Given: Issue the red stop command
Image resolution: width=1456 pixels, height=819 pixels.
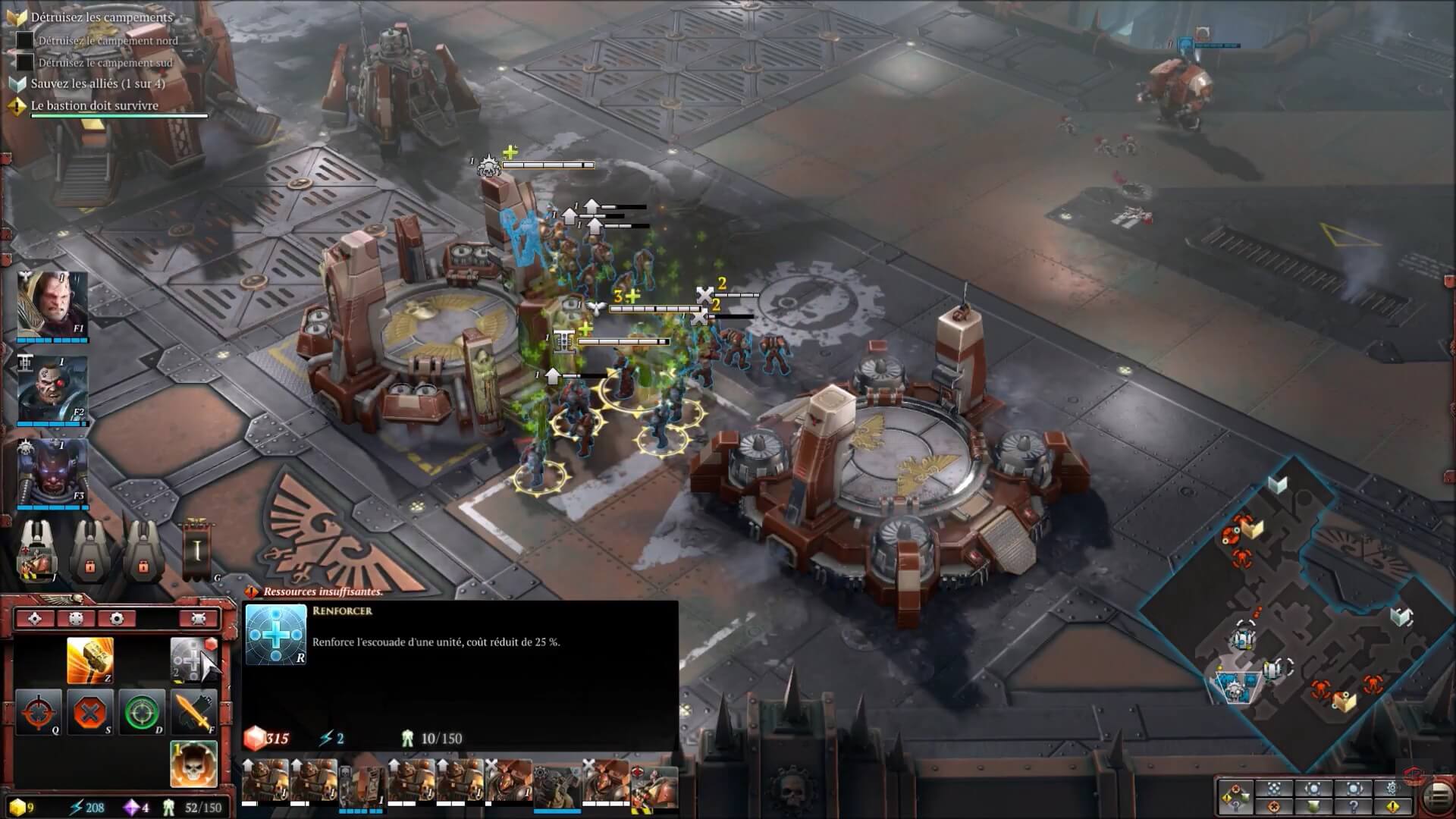Looking at the screenshot, I should pyautogui.click(x=90, y=712).
